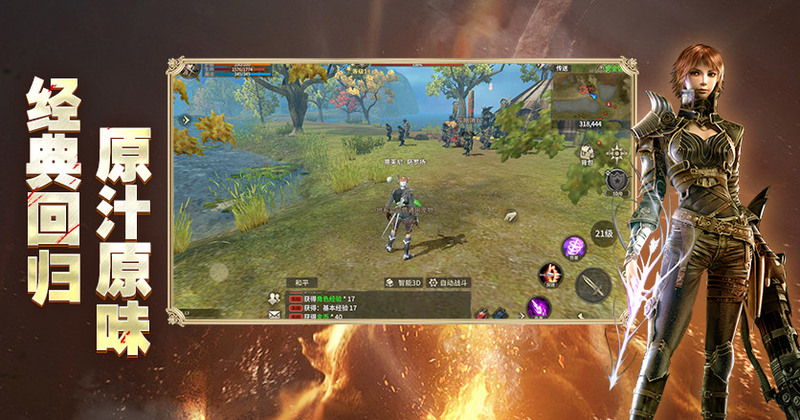The image size is (800, 420).
Task: Tap the virtual joystick pad
Action: 217,270
